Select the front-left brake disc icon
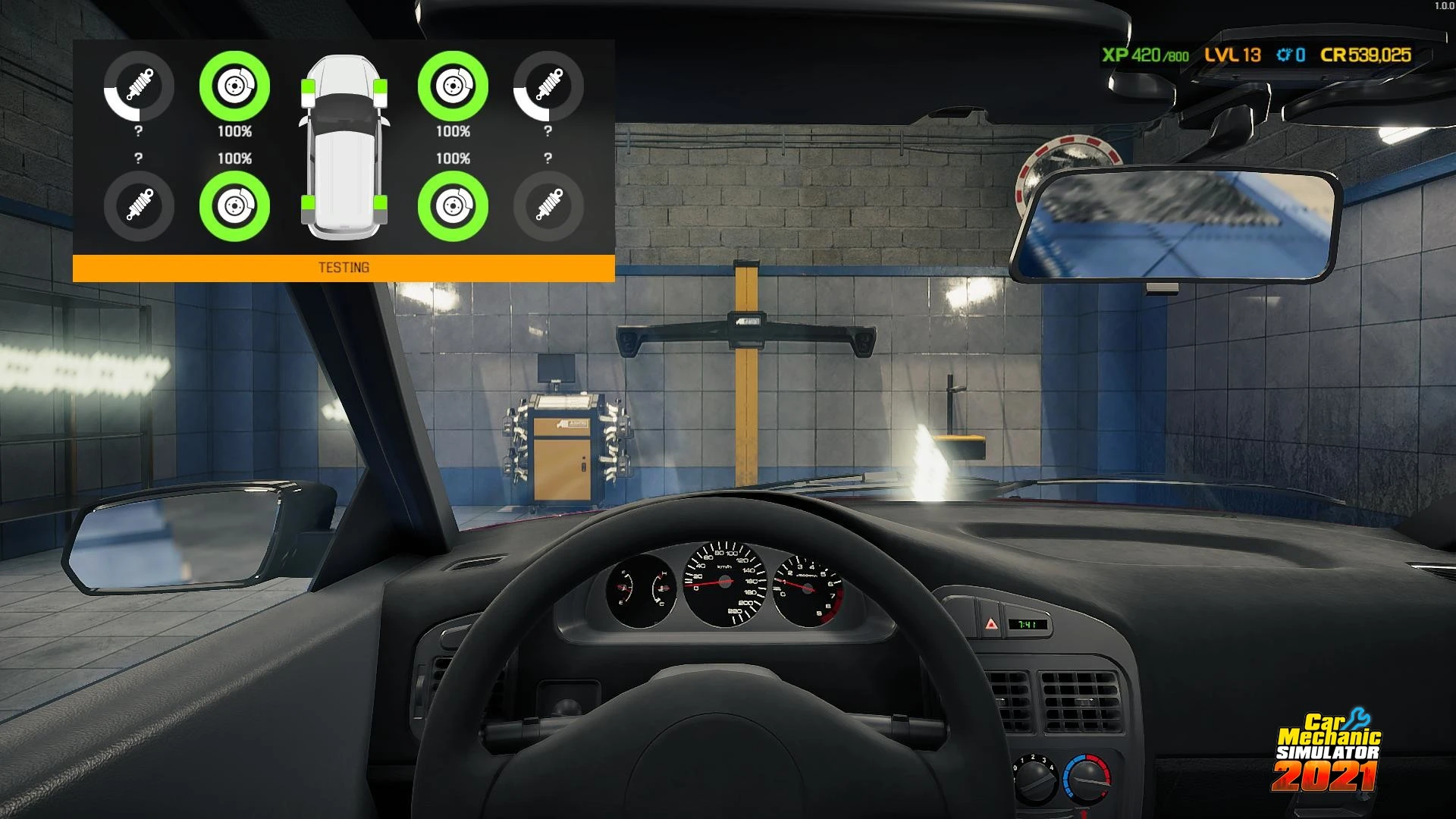The width and height of the screenshot is (1456, 819). point(234,86)
